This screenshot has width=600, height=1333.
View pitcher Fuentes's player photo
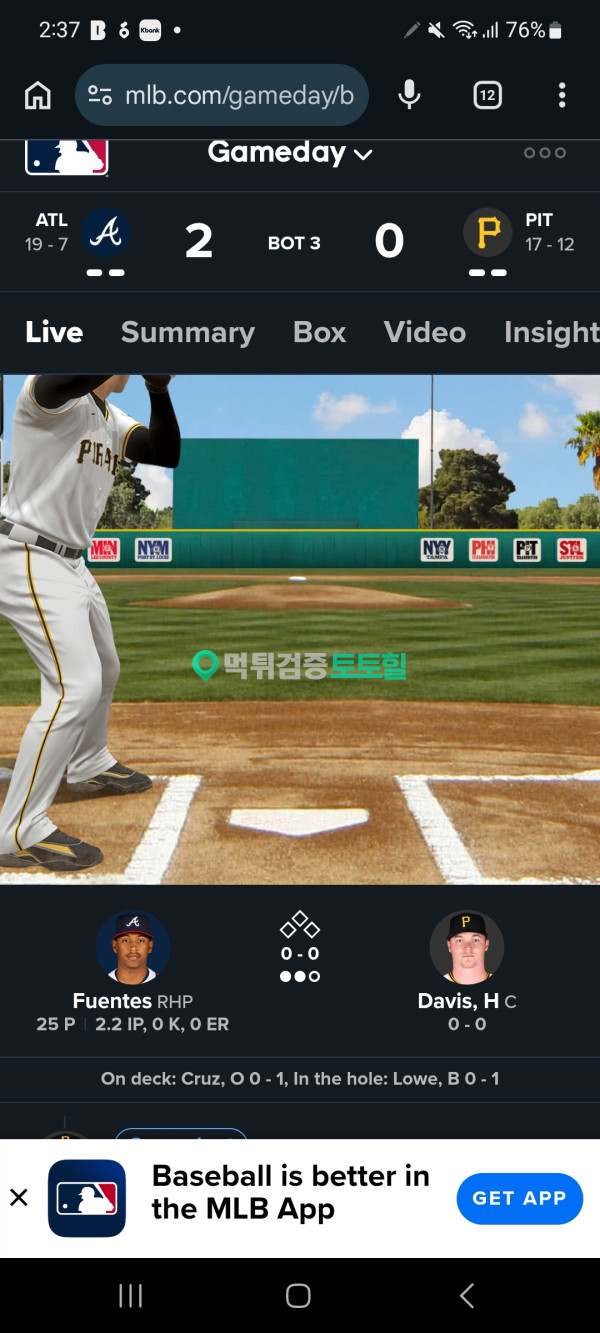tap(133, 947)
